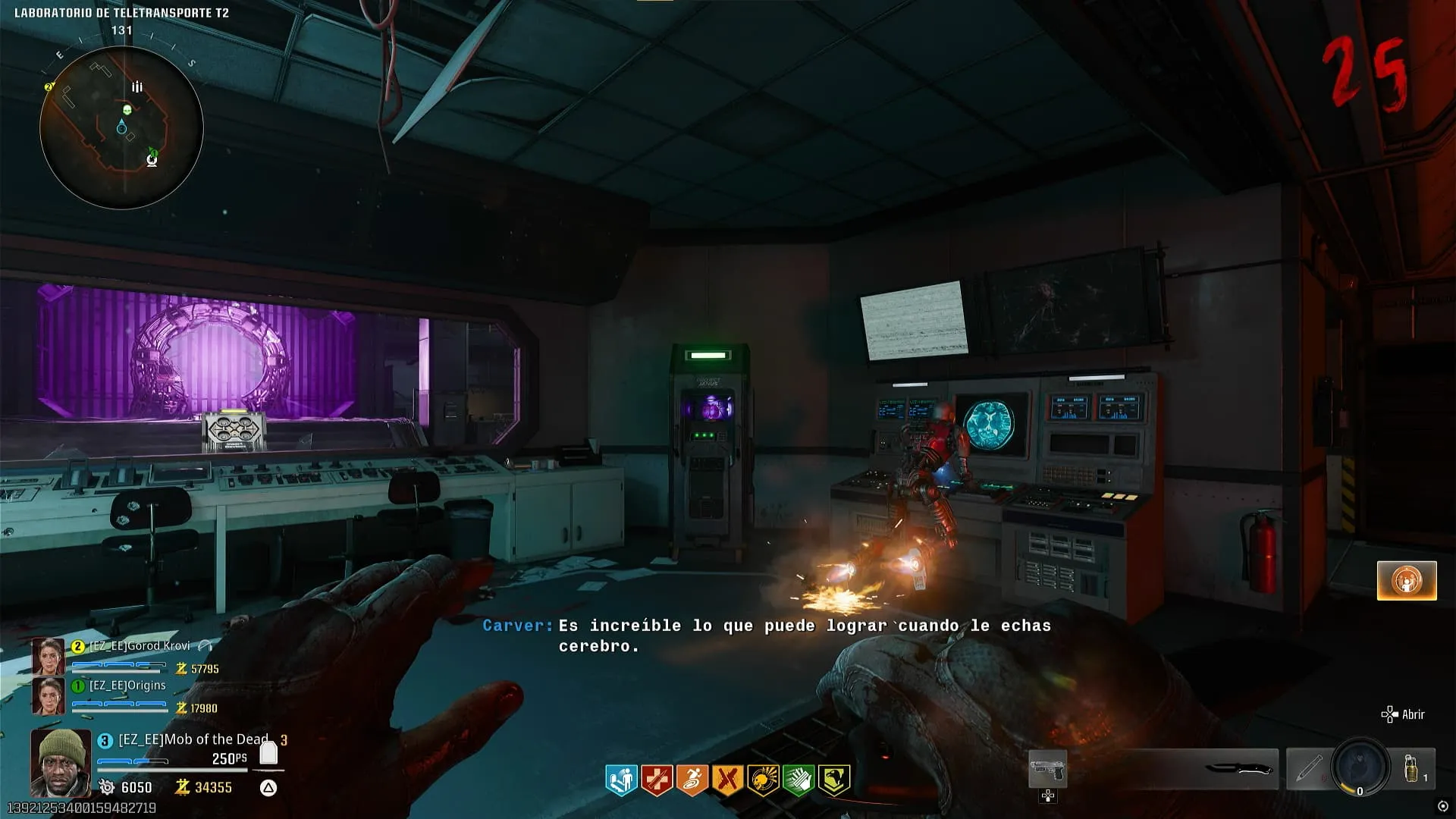Click the glowing orange icon on right edge
The width and height of the screenshot is (1456, 819).
click(1407, 580)
